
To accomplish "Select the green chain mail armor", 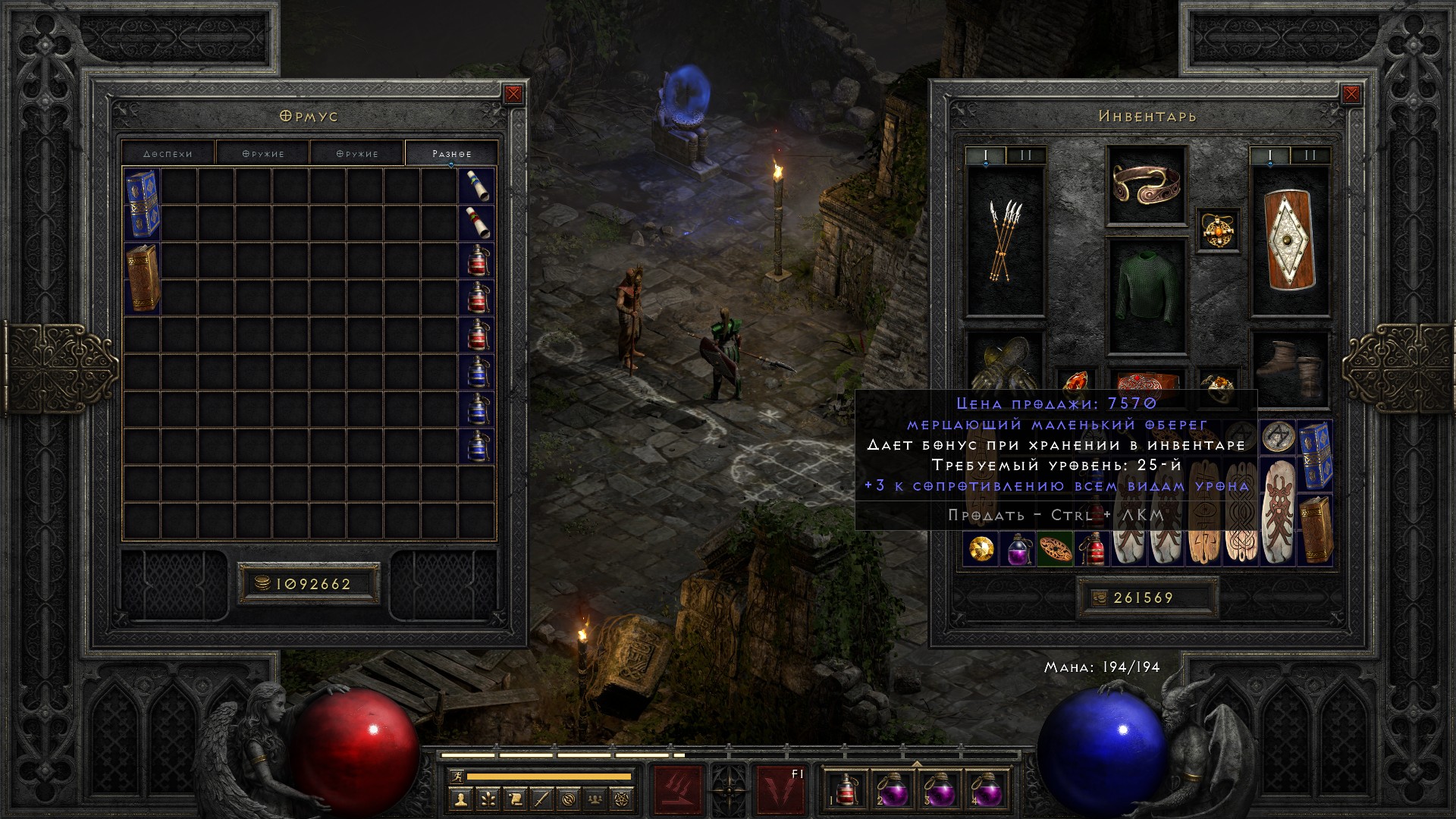I will [1146, 296].
